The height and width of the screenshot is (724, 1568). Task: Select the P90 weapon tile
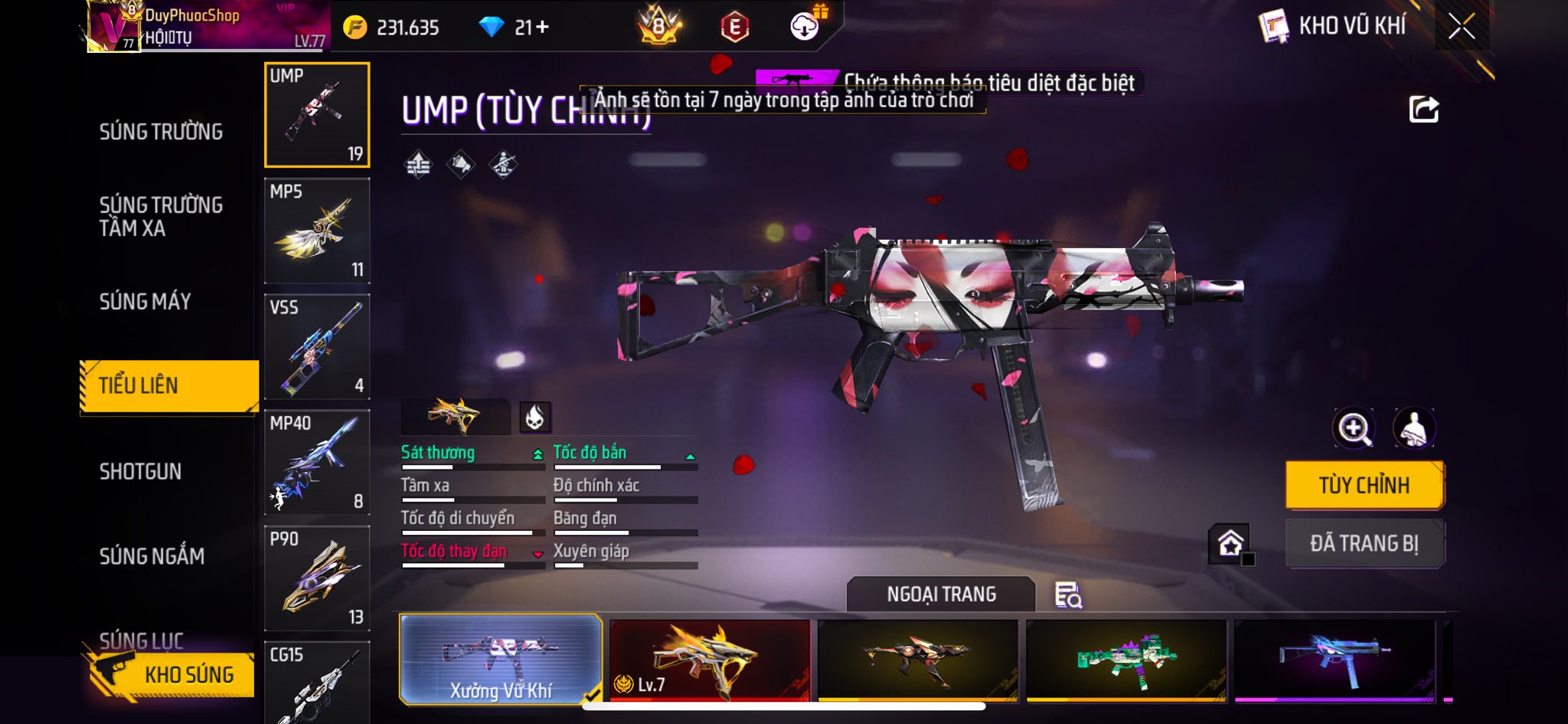317,578
